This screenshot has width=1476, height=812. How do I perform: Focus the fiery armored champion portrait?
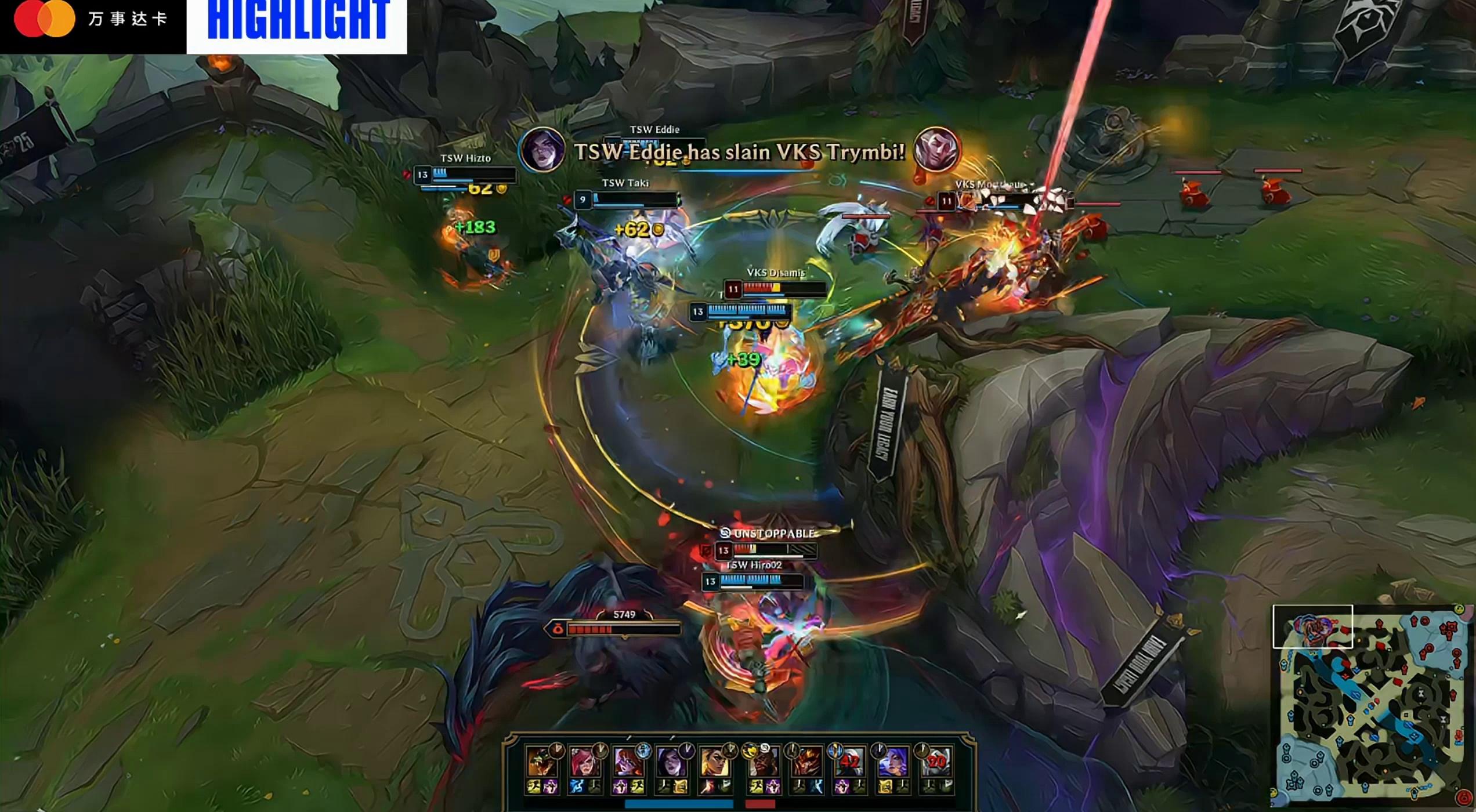(806, 761)
